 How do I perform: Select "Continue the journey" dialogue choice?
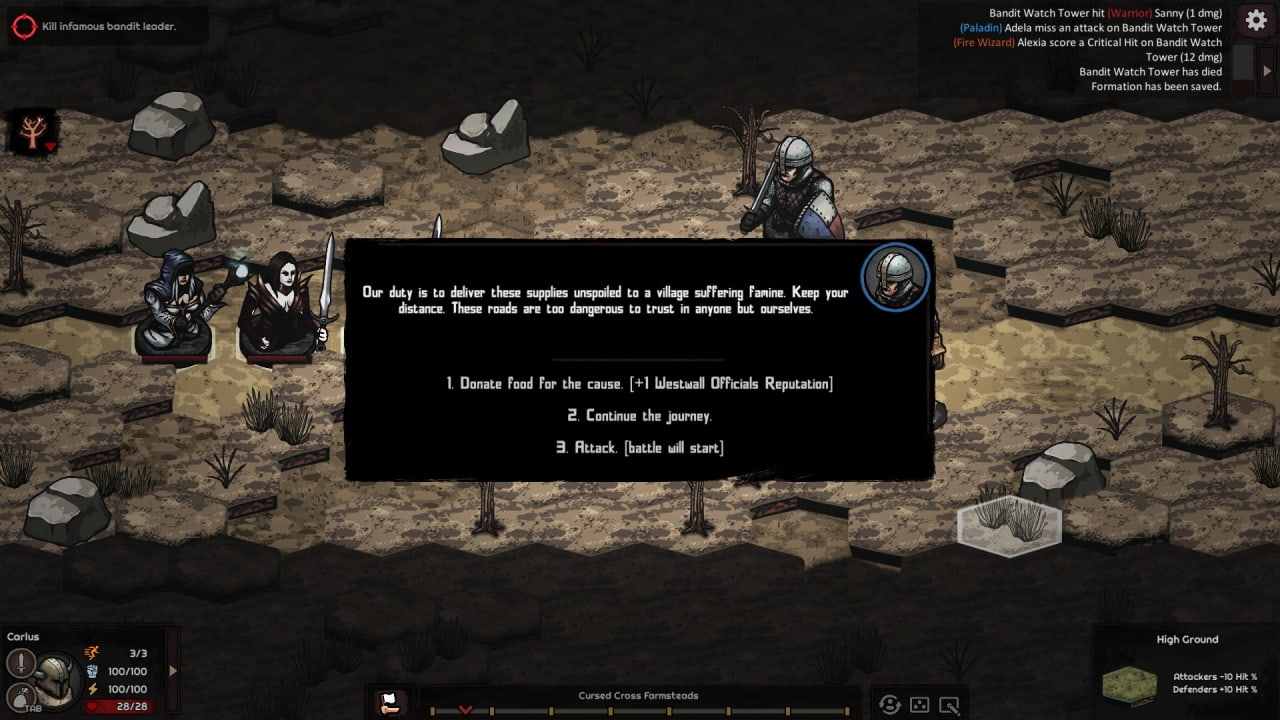[x=639, y=416]
